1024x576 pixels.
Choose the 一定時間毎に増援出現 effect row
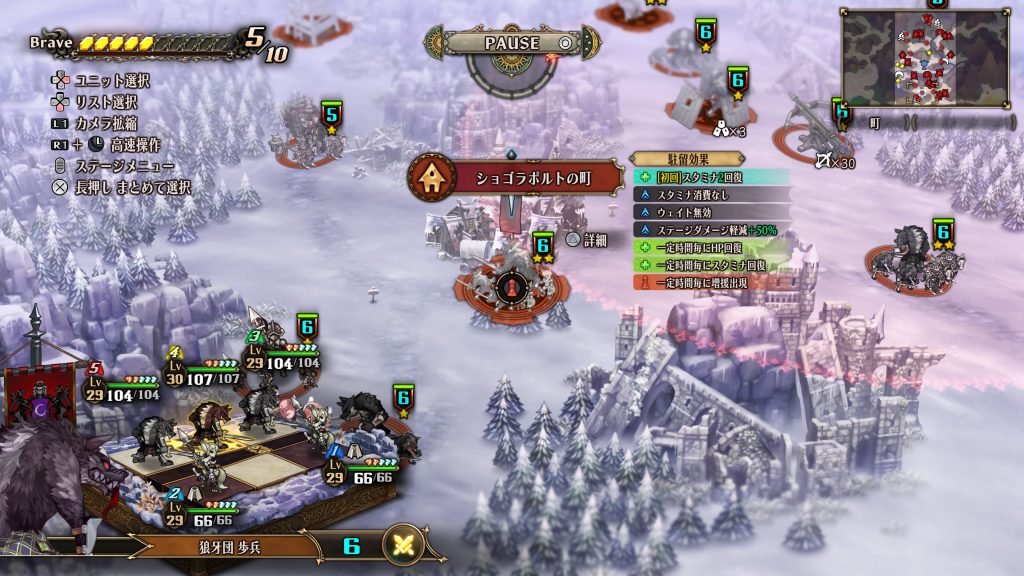pos(700,283)
